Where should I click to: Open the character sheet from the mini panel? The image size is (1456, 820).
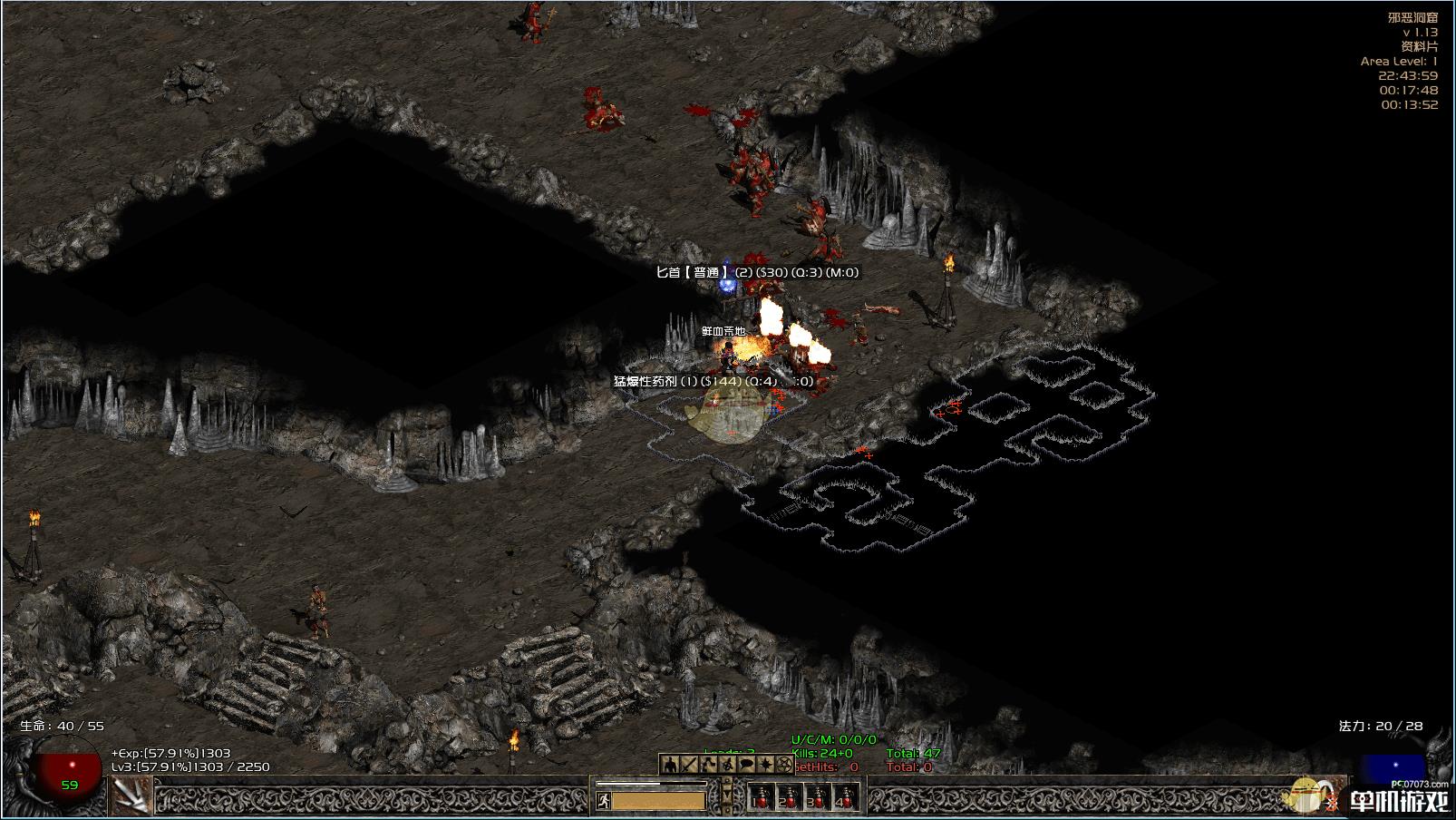(668, 764)
